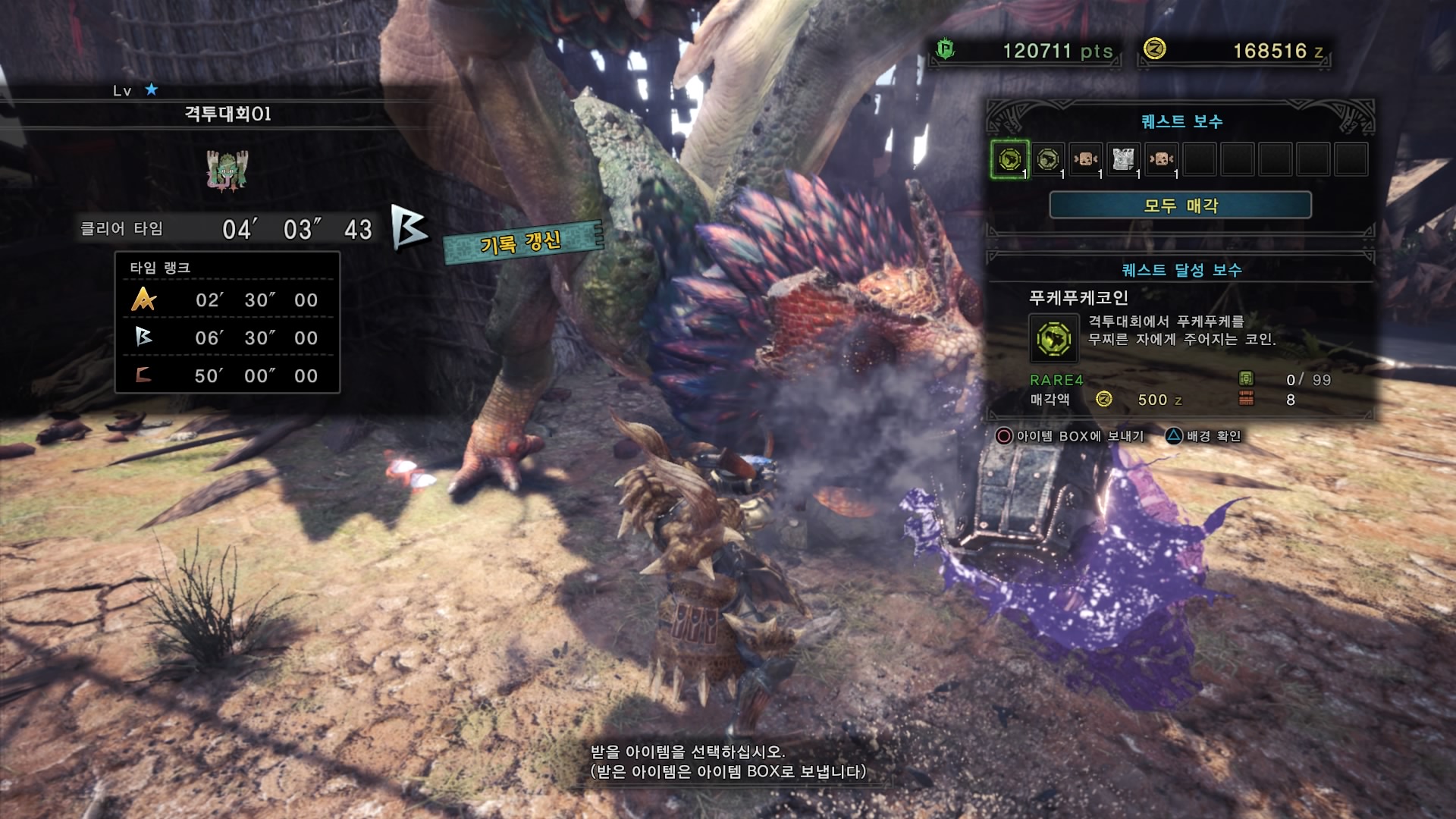
Task: Select the dimmer green coin reward slot
Action: pos(1048,160)
